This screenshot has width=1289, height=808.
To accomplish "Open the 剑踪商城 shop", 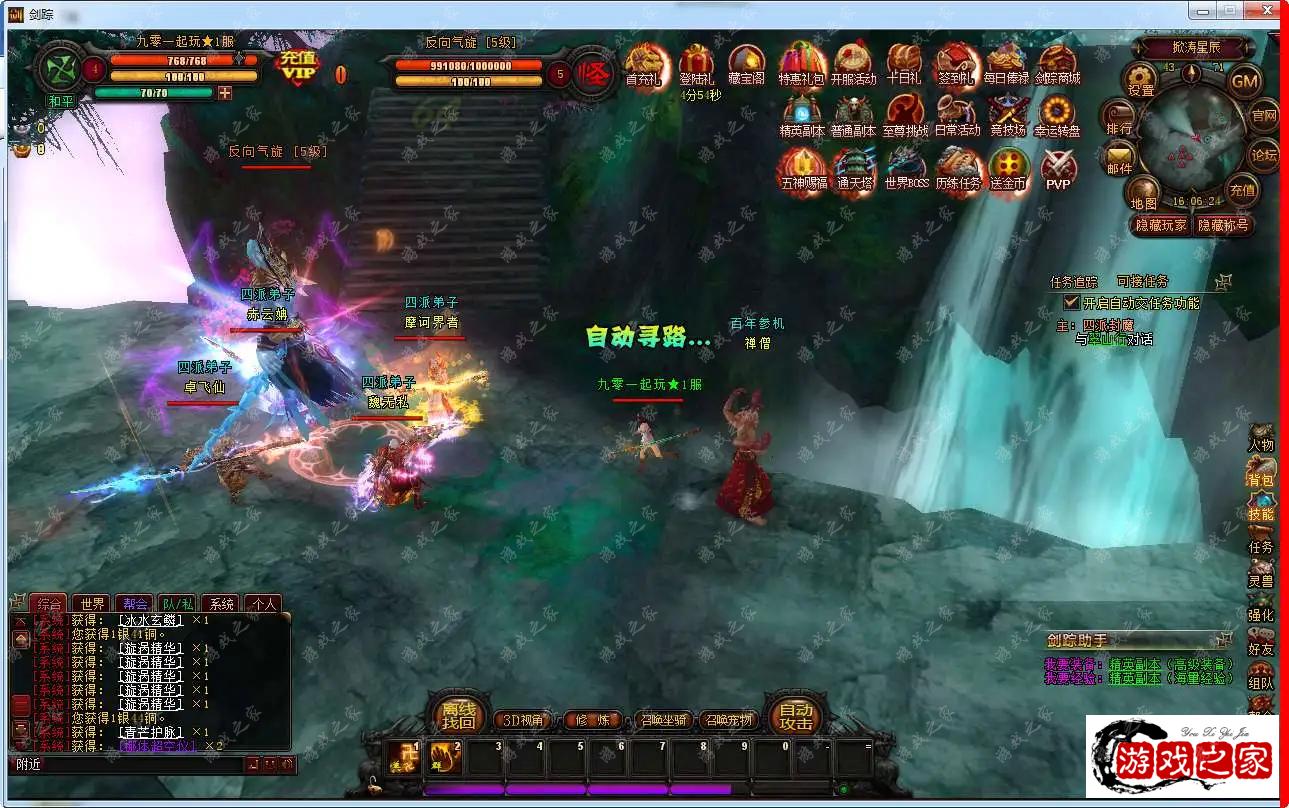I will click(x=1057, y=65).
